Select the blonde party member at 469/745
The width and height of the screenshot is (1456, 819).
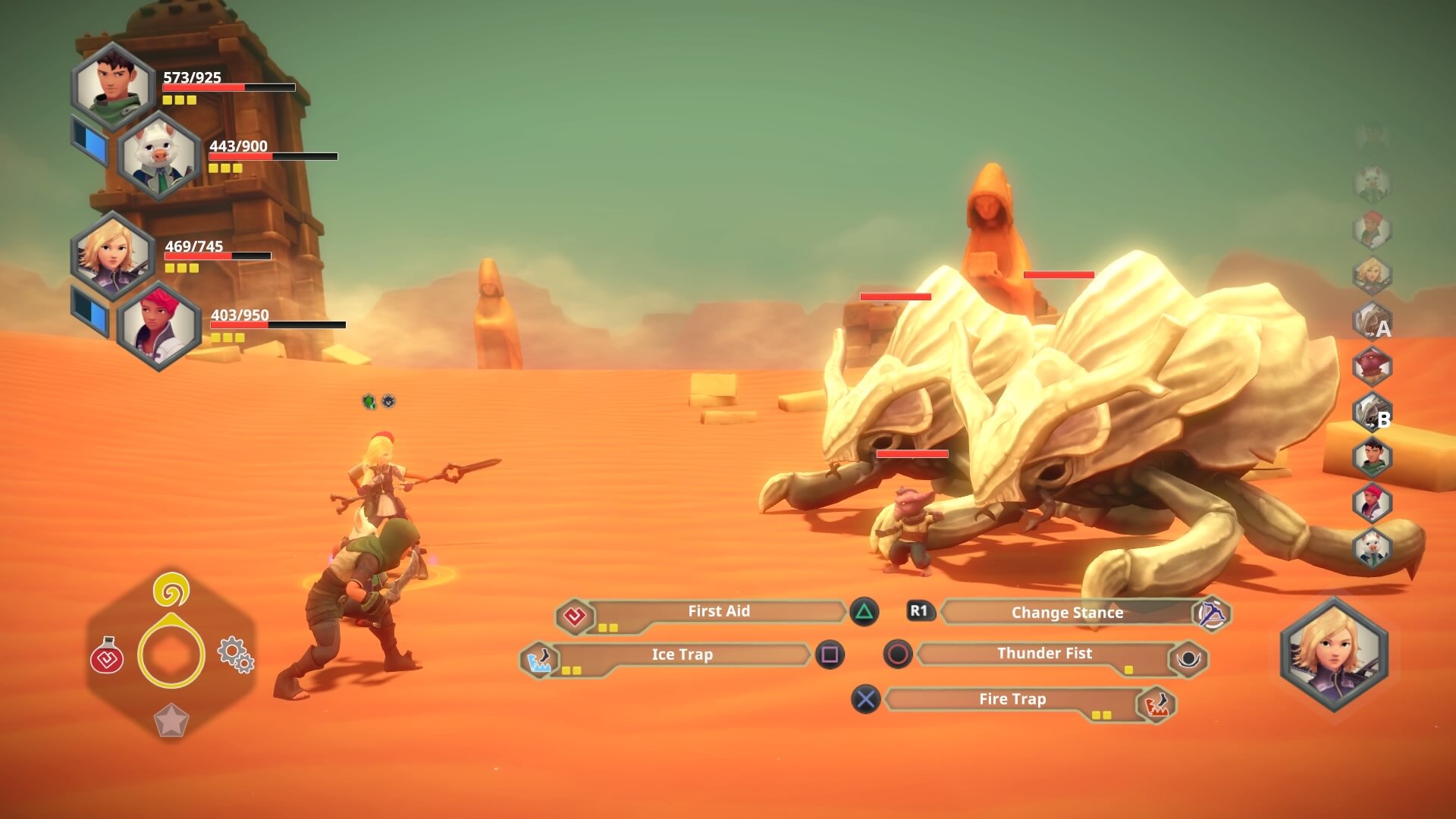pyautogui.click(x=112, y=256)
